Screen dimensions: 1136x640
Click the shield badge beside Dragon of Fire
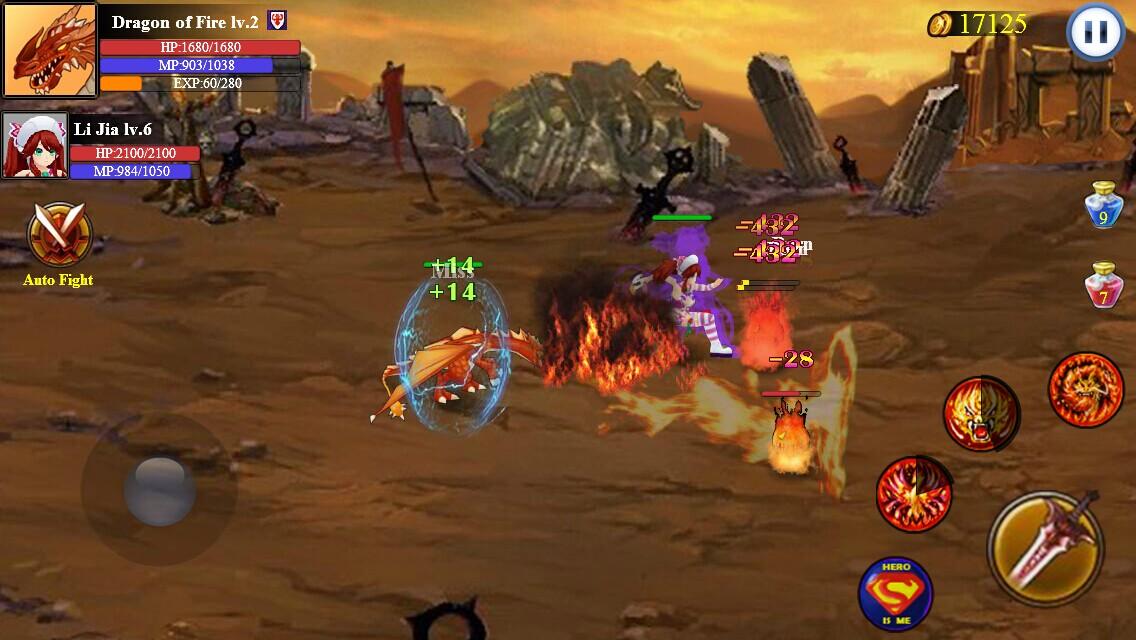pyautogui.click(x=277, y=22)
